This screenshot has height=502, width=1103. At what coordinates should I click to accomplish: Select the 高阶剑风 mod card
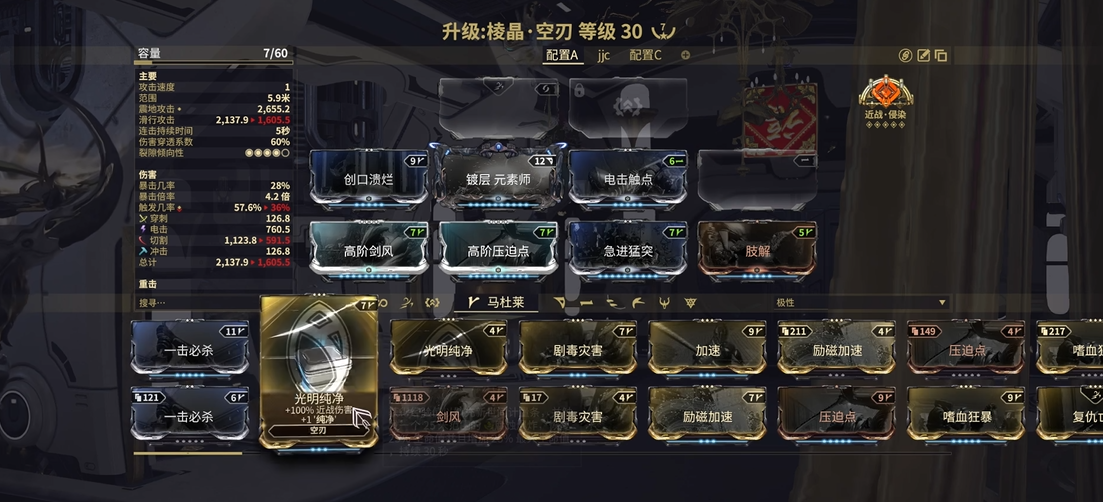[x=369, y=250]
